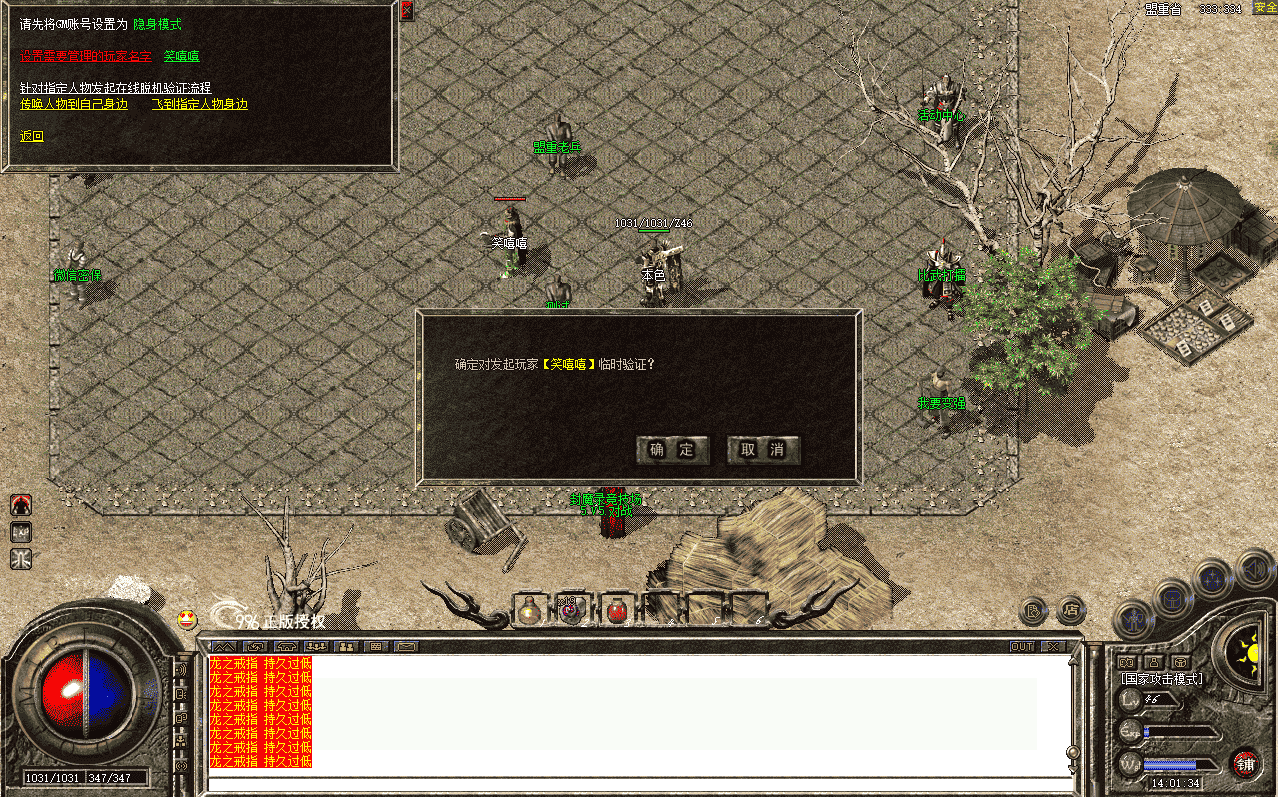This screenshot has height=797, width=1278.
Task: Toggle the sound speaker orb button
Action: (x=1254, y=570)
